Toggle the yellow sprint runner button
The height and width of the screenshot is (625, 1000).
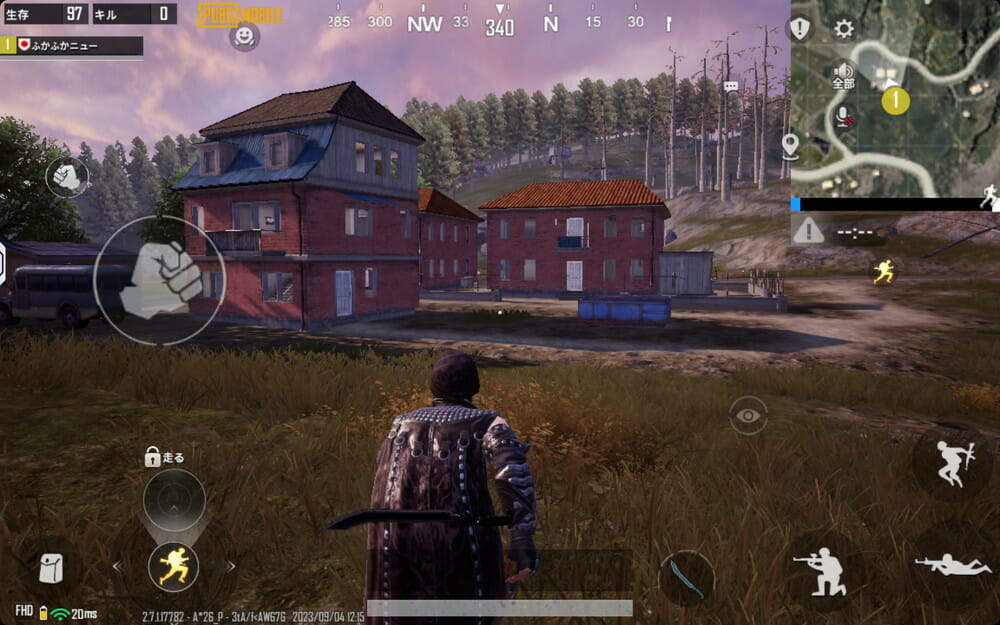coord(173,566)
